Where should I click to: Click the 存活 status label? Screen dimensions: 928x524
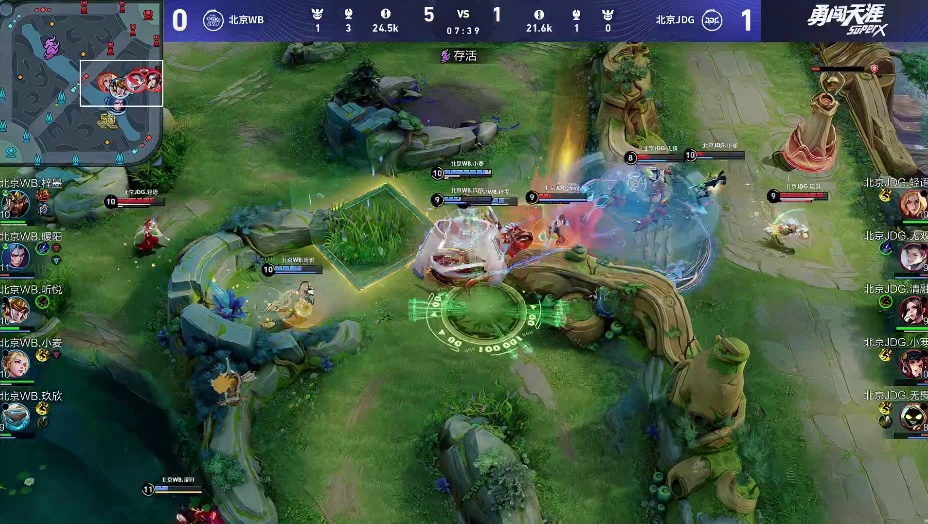point(459,56)
